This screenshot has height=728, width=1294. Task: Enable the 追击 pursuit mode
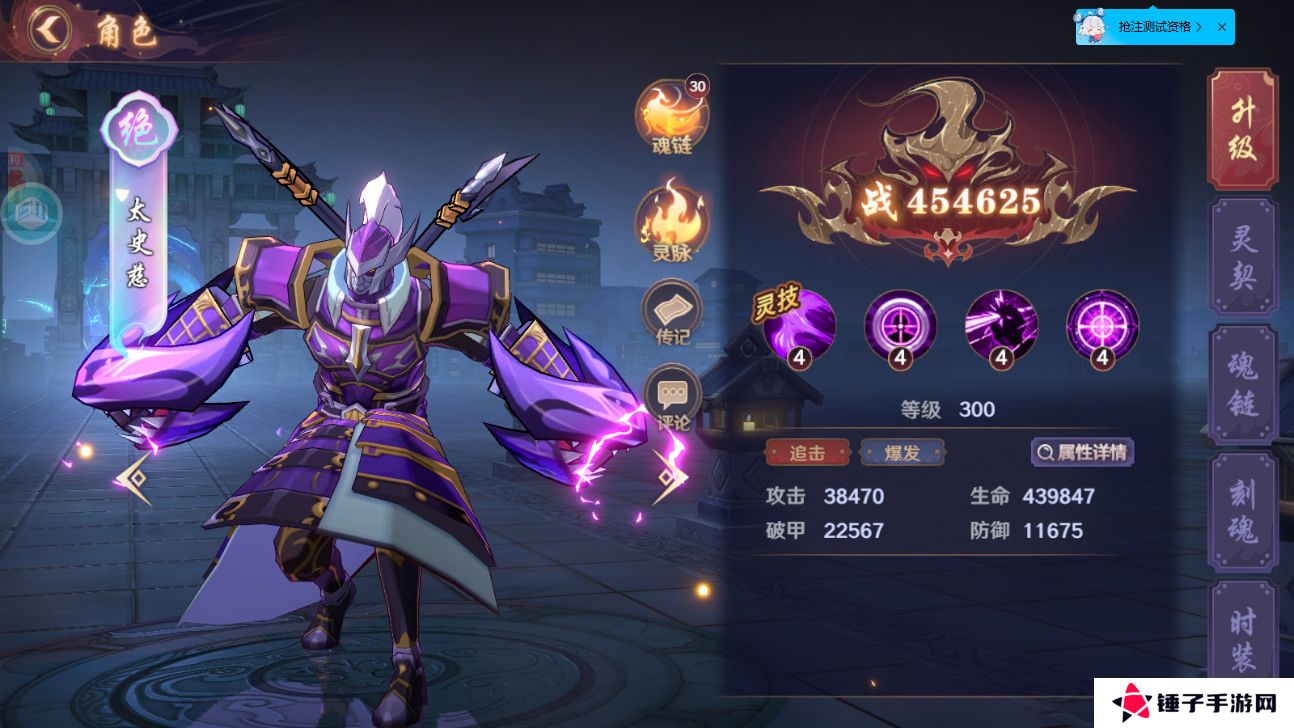click(x=806, y=452)
